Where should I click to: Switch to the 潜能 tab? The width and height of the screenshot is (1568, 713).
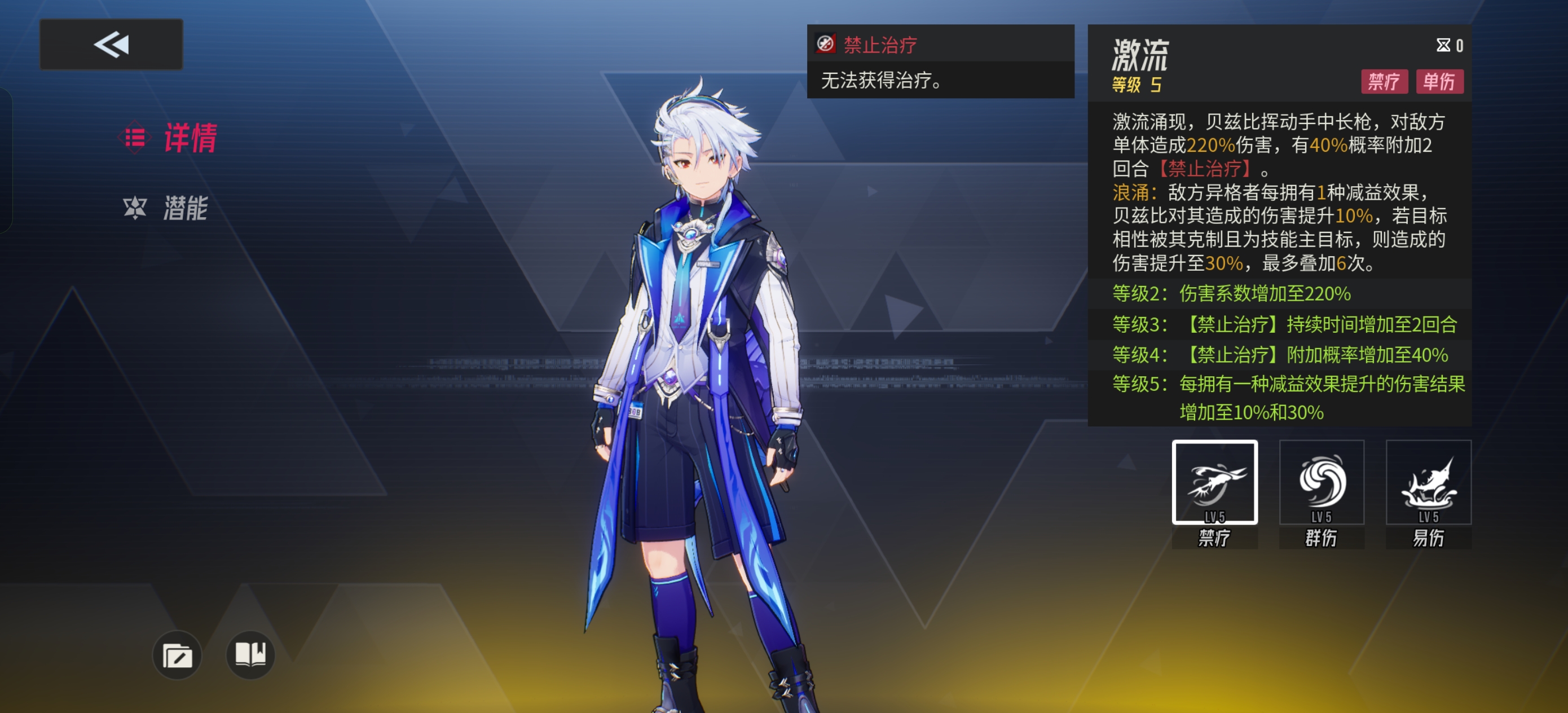tap(186, 209)
